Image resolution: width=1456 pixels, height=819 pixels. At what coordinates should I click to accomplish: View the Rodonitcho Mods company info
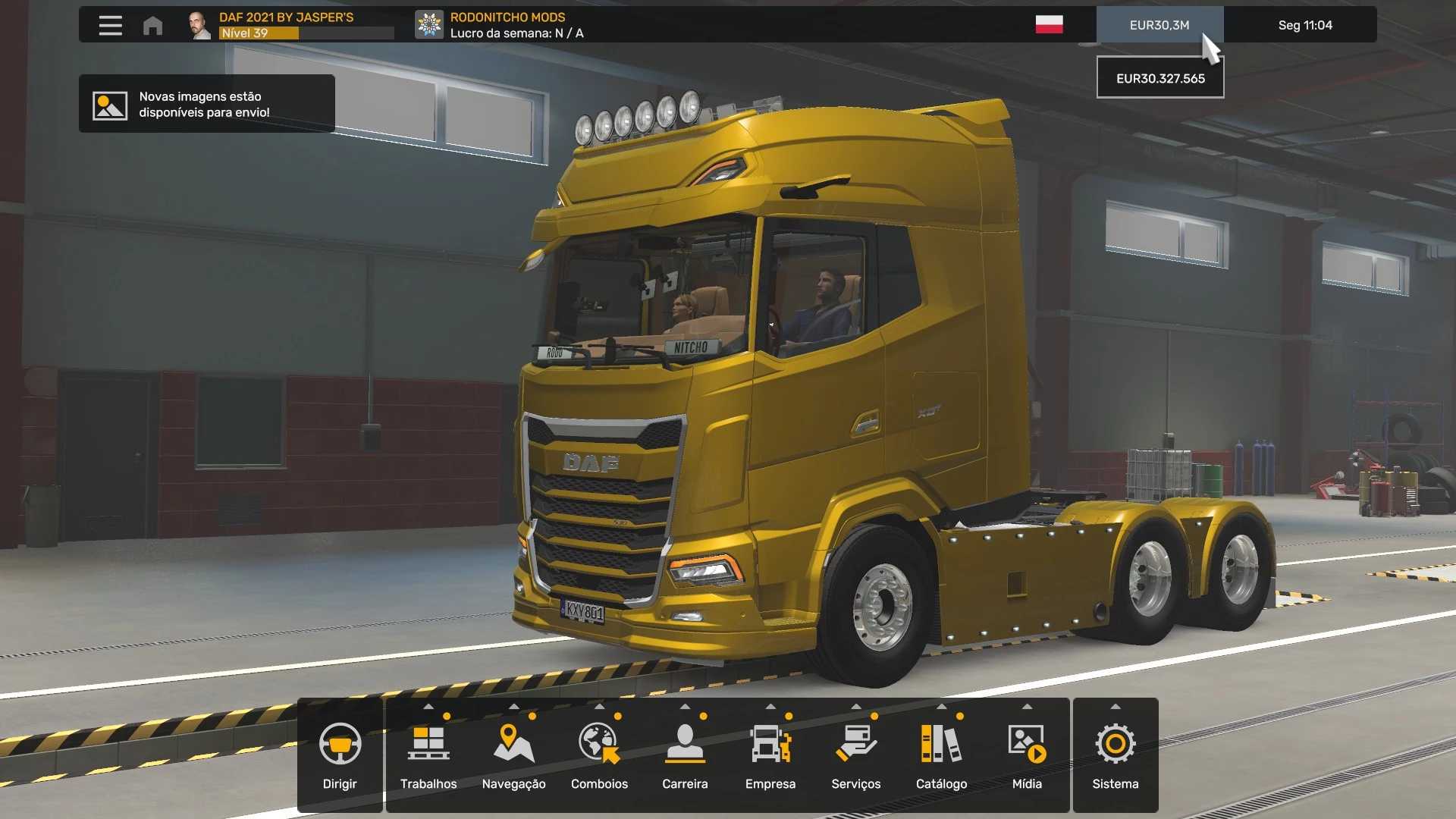point(500,25)
